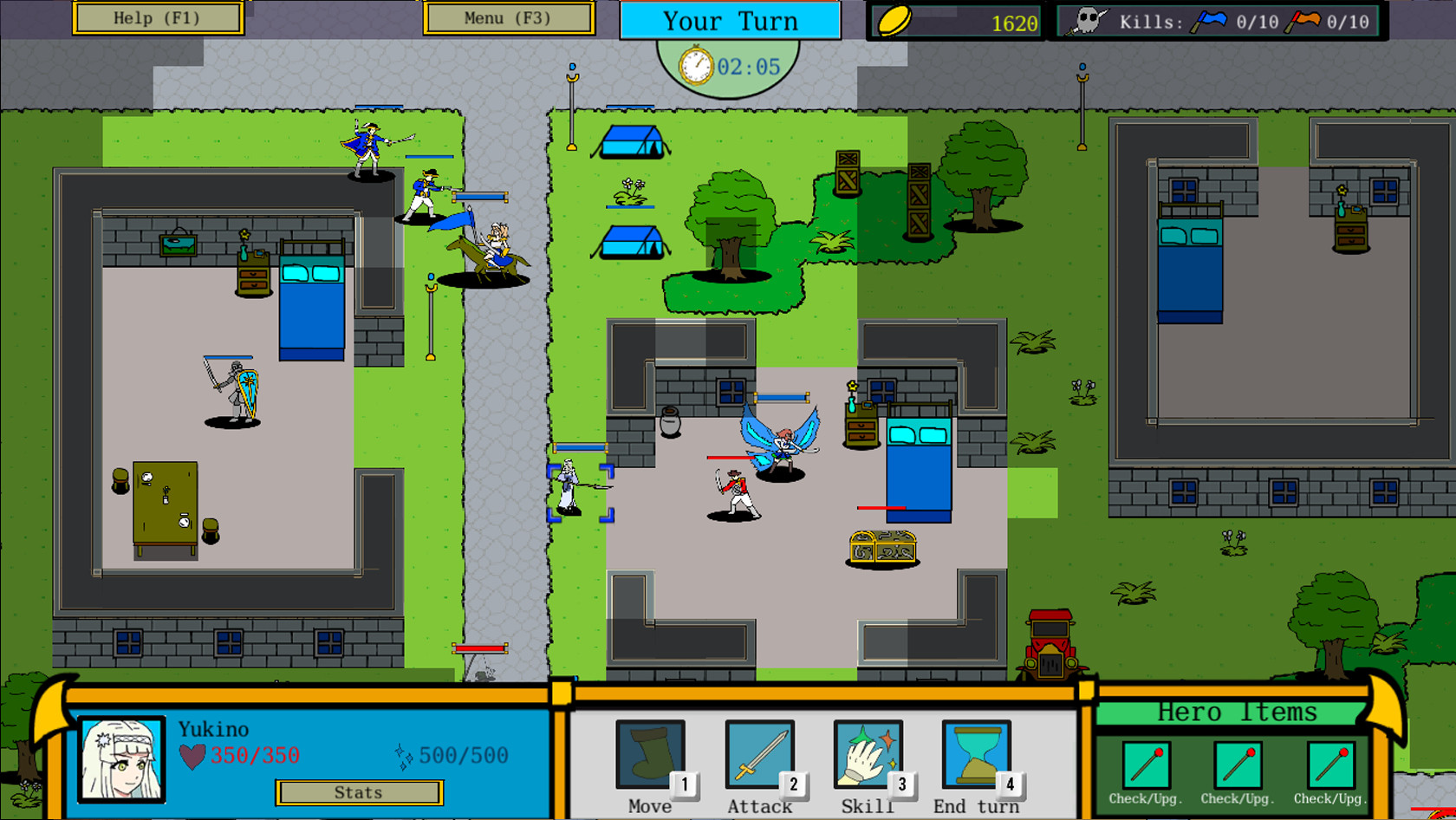Click the Your Turn banner
The width and height of the screenshot is (1456, 820).
(x=730, y=21)
